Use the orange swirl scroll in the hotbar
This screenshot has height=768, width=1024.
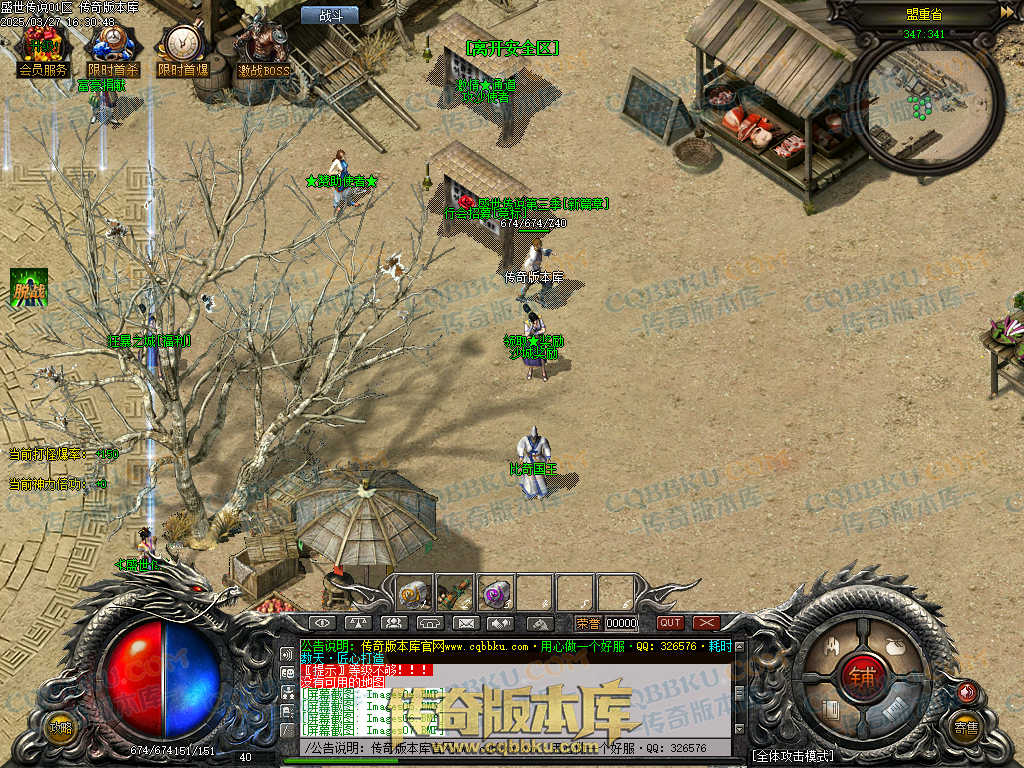point(414,593)
